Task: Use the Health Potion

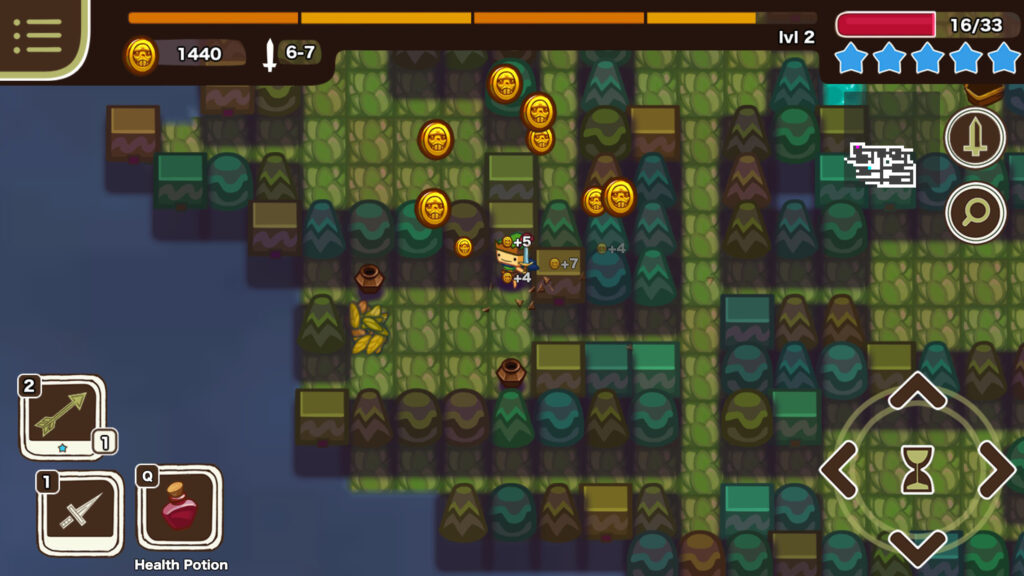Action: click(x=179, y=508)
